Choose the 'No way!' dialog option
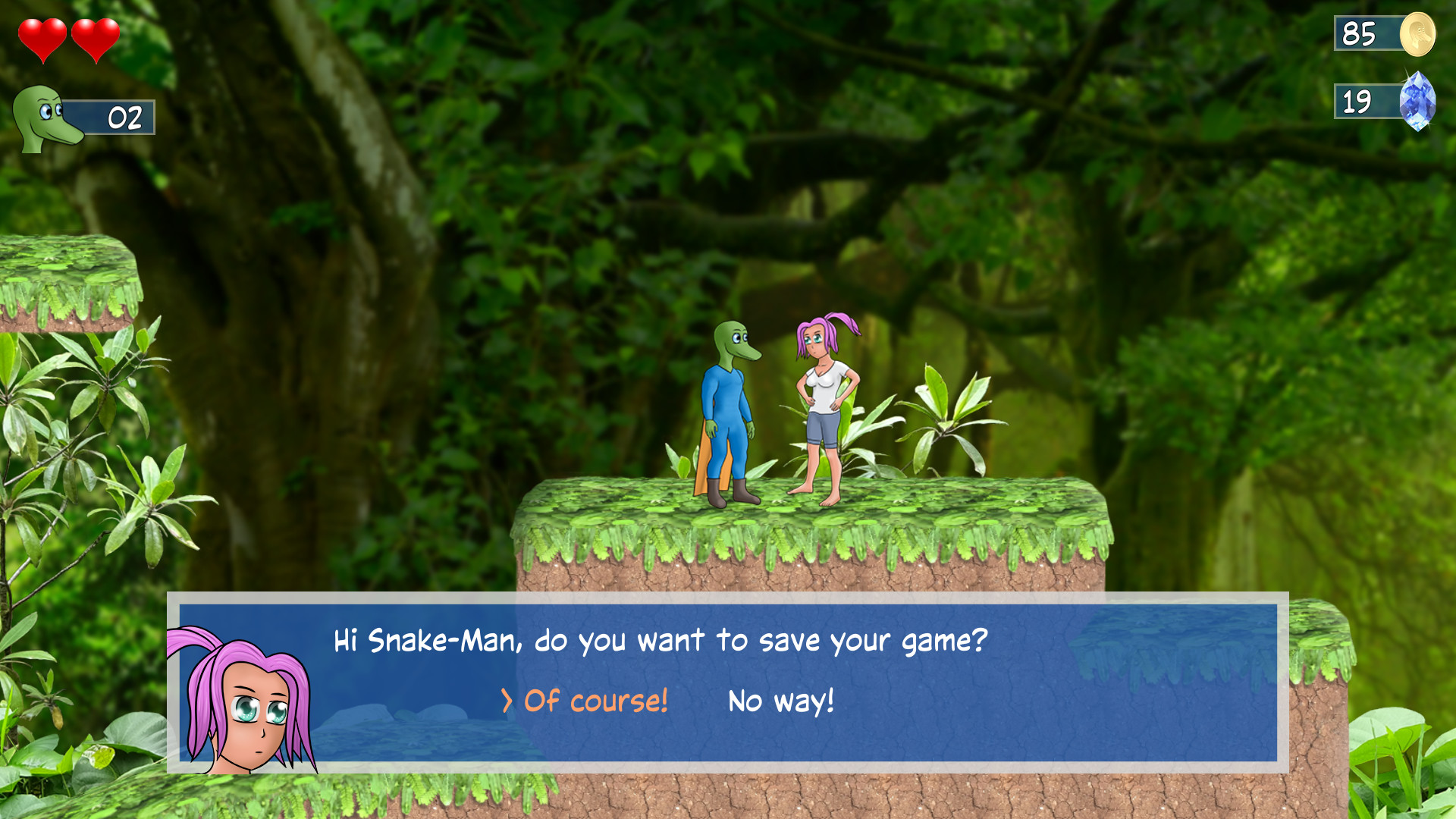The width and height of the screenshot is (1456, 819). (x=780, y=702)
